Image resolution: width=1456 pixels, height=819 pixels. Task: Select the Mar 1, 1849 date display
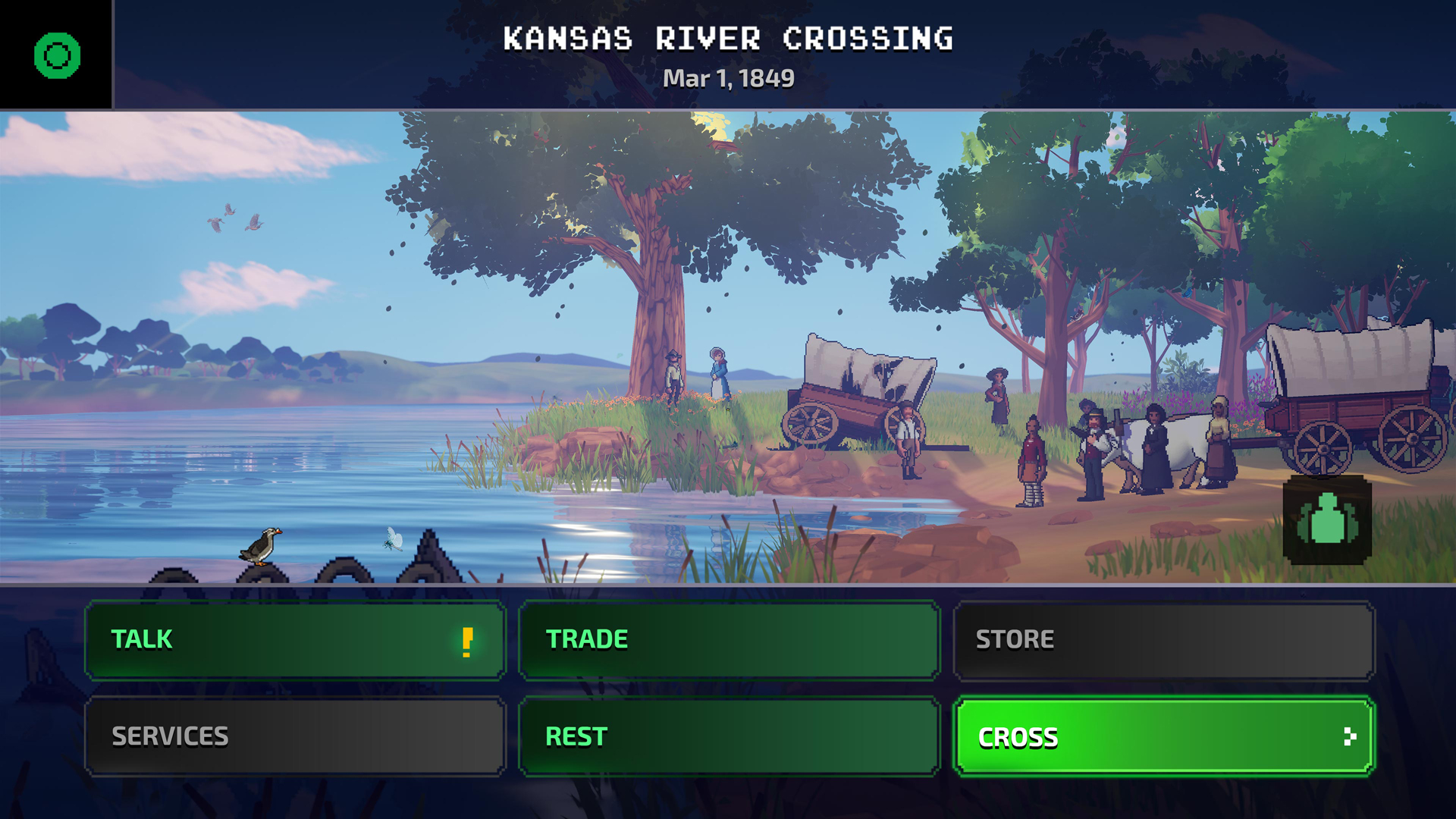coord(728,77)
